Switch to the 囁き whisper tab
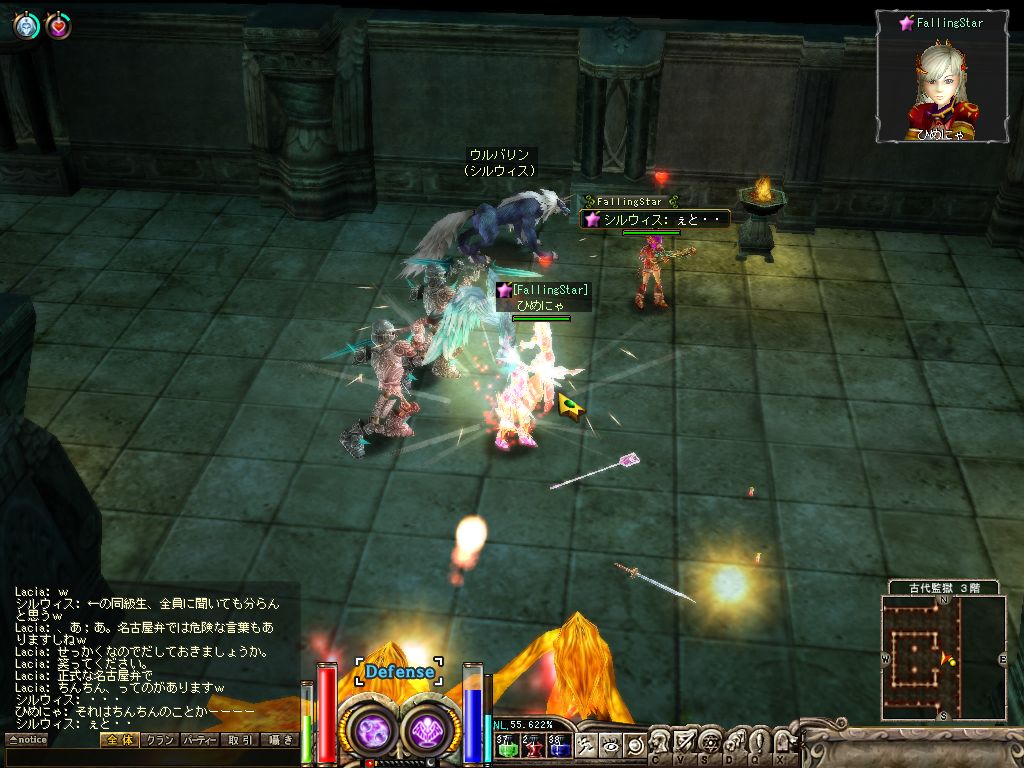The height and width of the screenshot is (768, 1024). [279, 740]
